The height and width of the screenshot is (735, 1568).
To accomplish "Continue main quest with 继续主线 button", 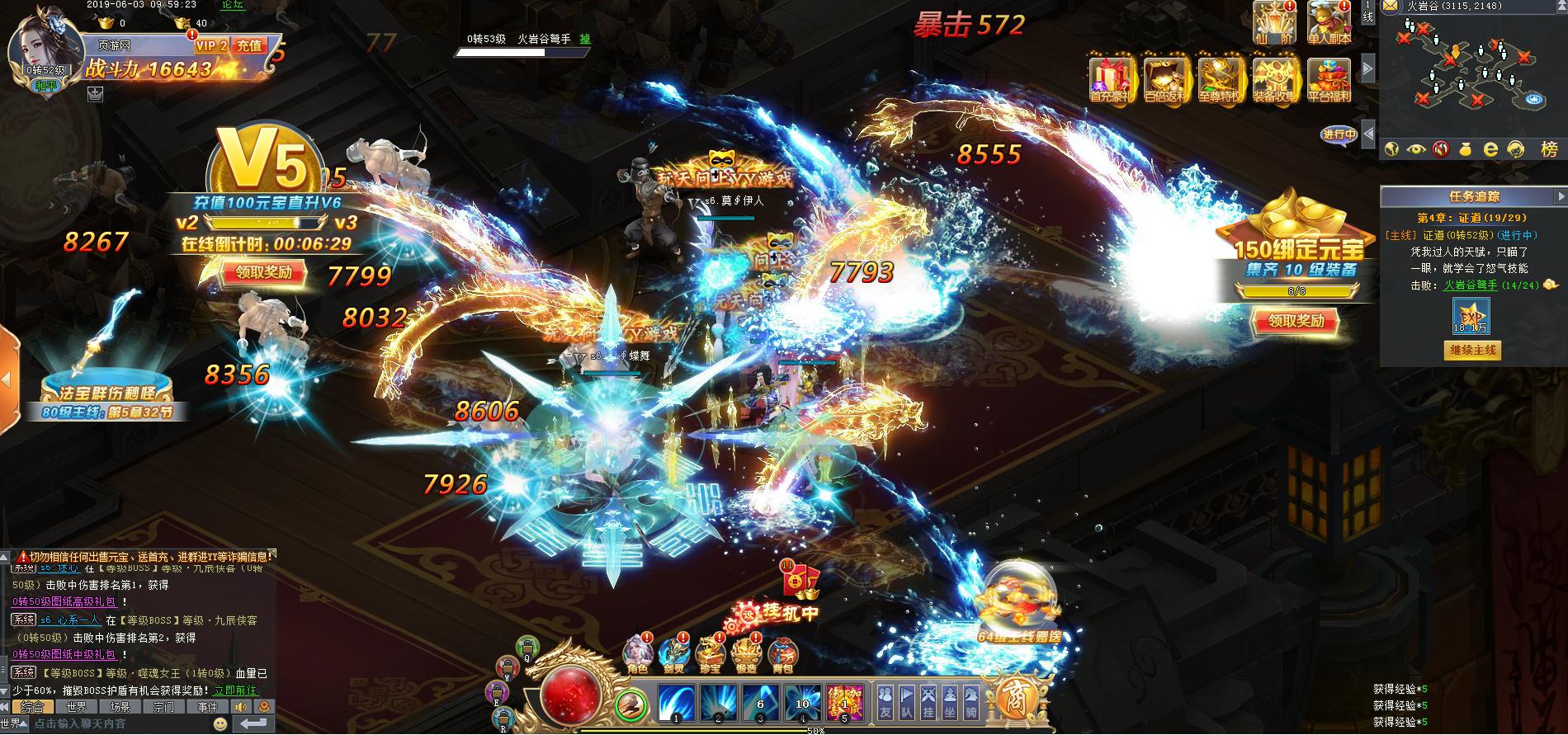I will coord(1473,350).
